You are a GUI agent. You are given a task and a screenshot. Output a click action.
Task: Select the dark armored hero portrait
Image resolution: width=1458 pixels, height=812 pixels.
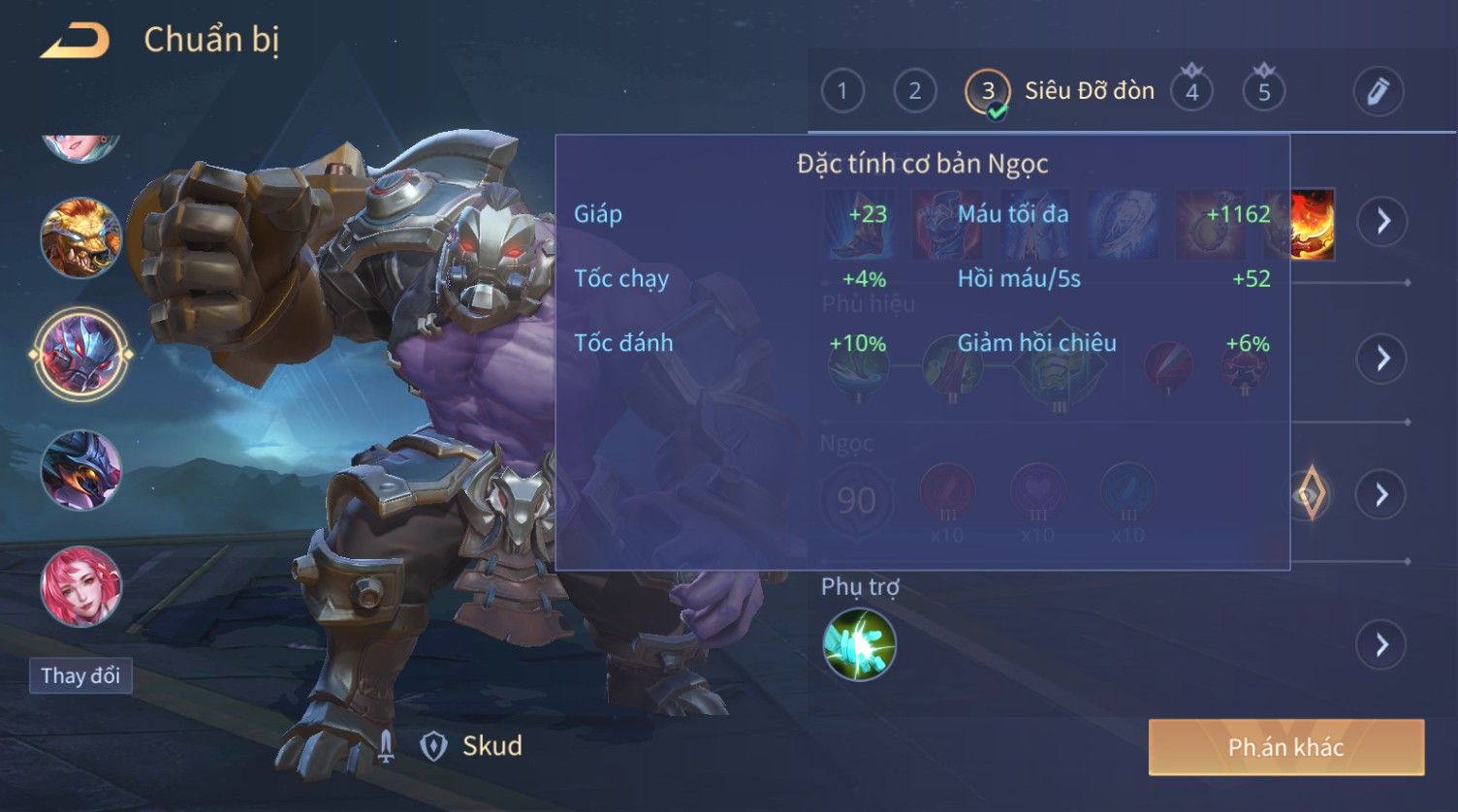[81, 470]
